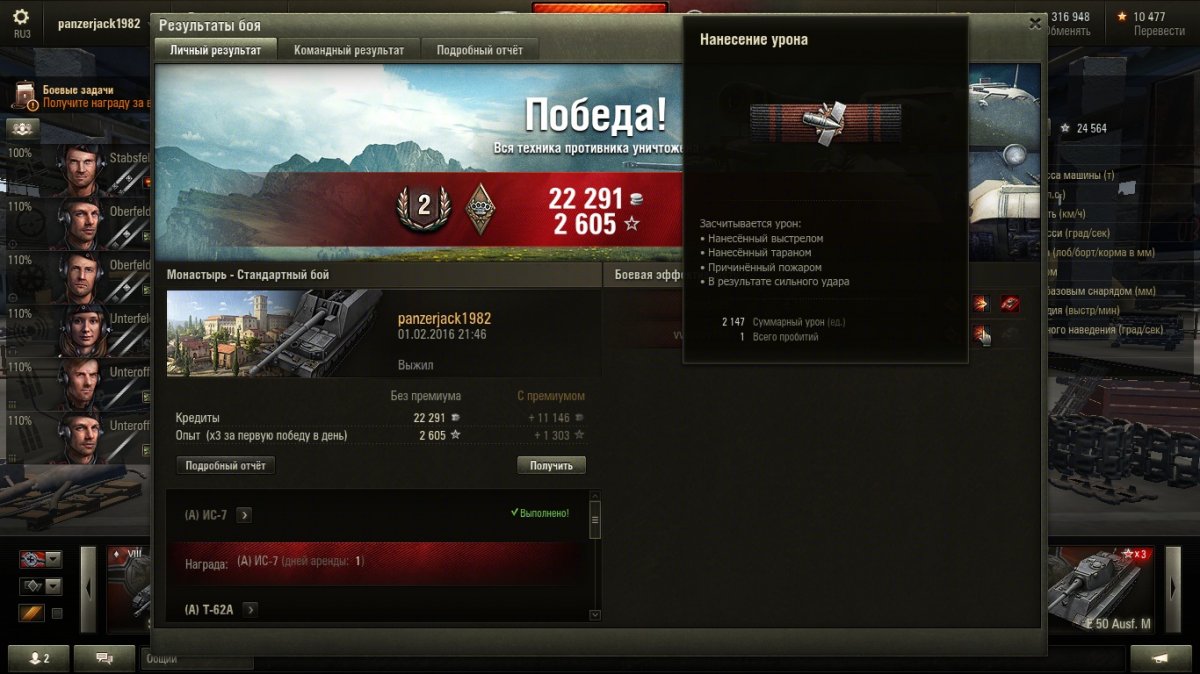Open the Командный результат tab
1200x674 pixels.
(349, 50)
